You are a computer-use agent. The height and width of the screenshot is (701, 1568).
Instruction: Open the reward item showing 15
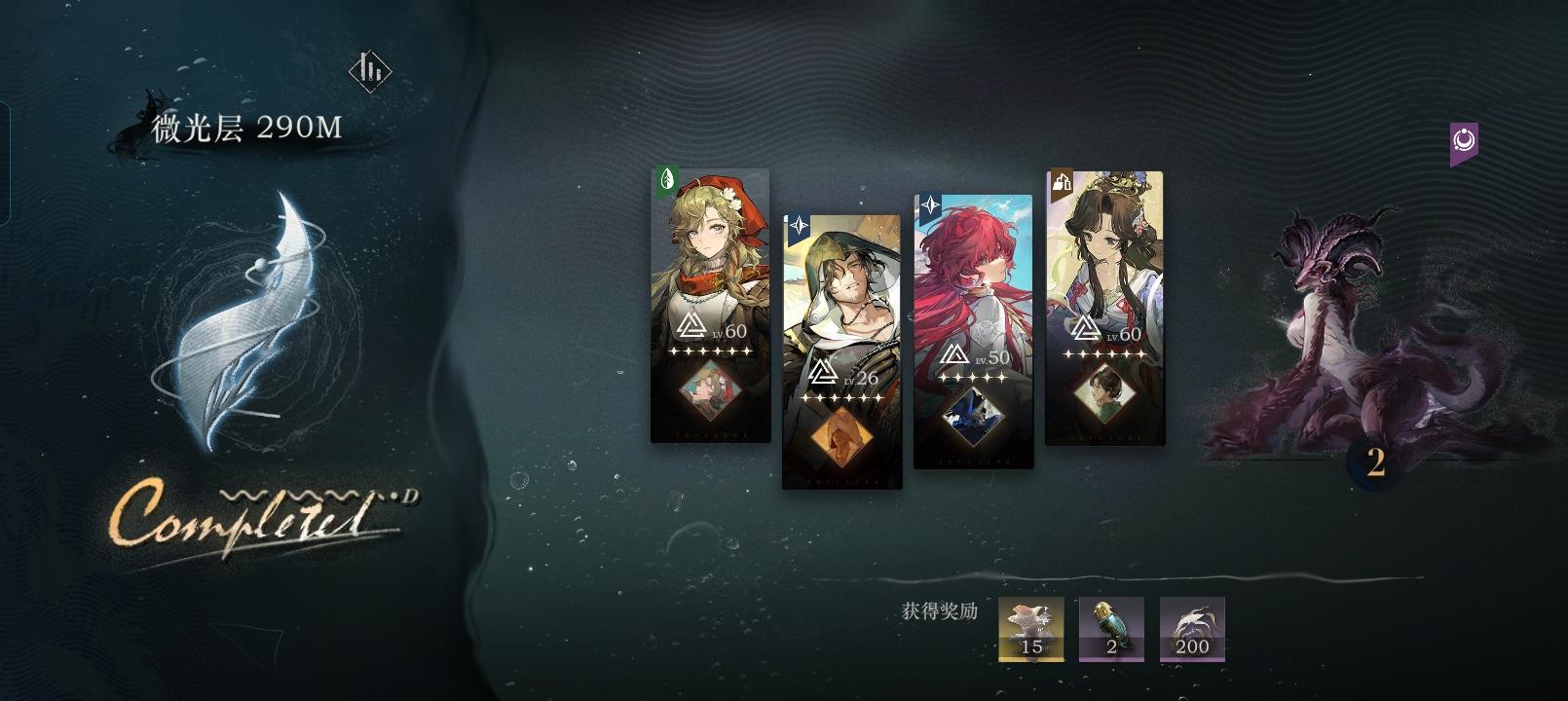(x=1032, y=629)
